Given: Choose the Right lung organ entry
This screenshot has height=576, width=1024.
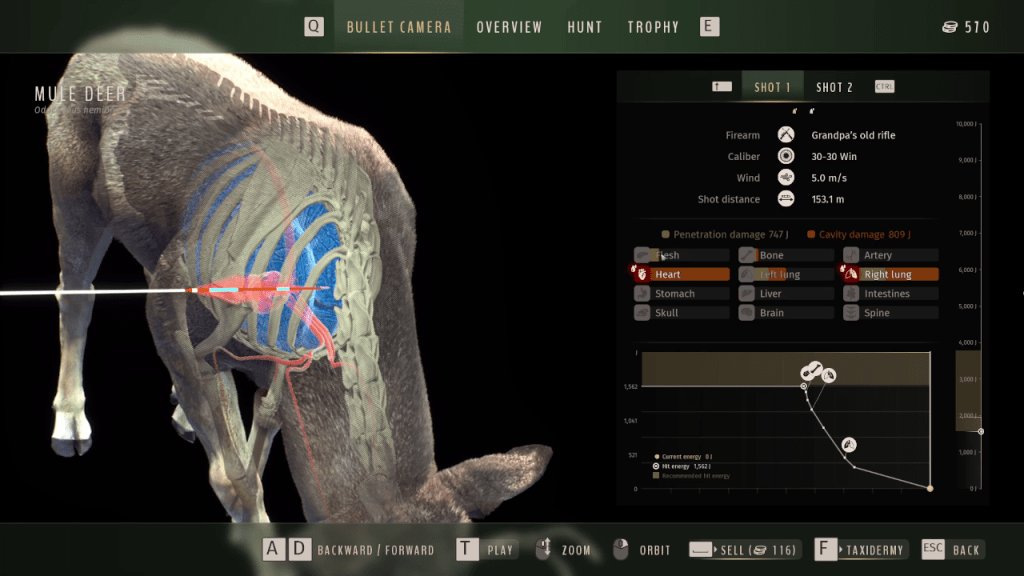Looking at the screenshot, I should [x=891, y=274].
